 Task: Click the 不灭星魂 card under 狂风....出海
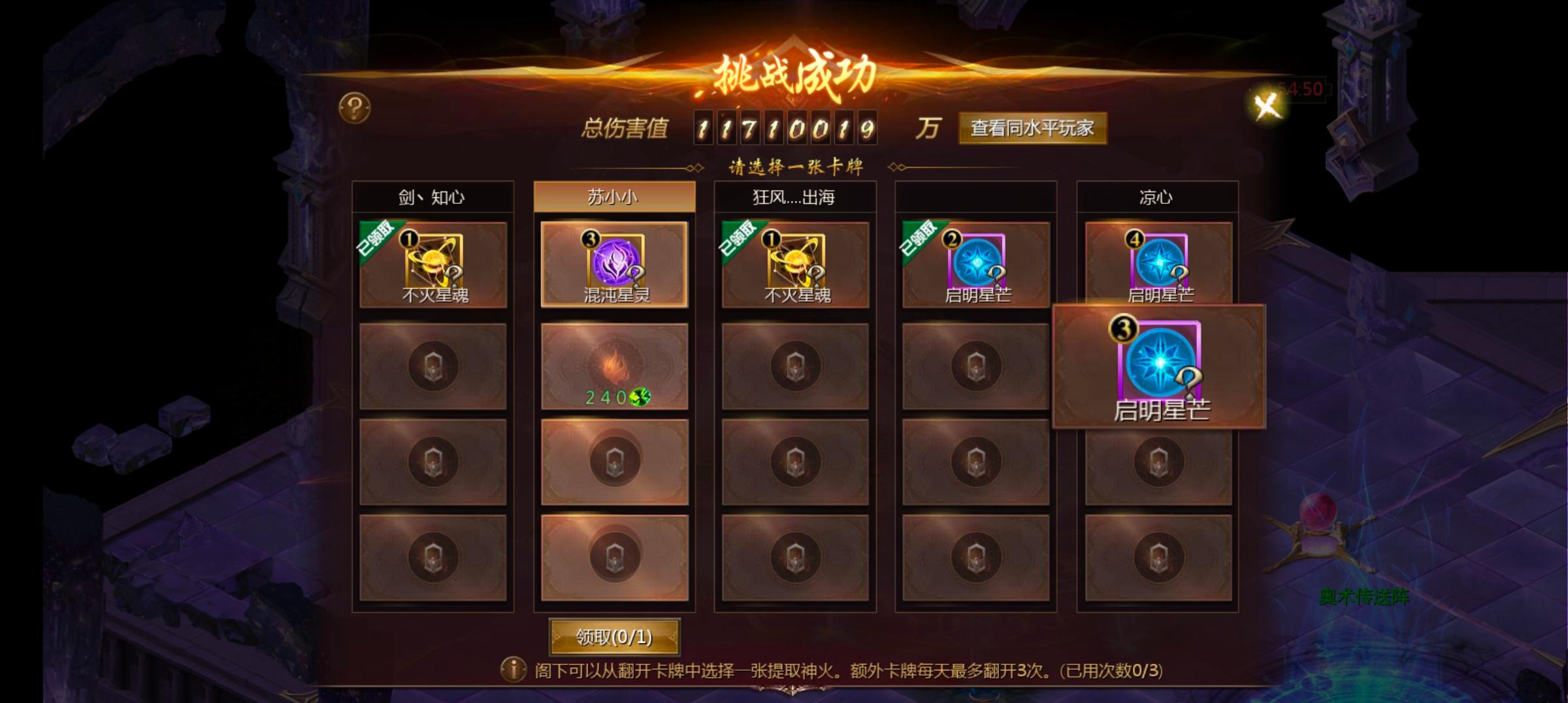794,265
